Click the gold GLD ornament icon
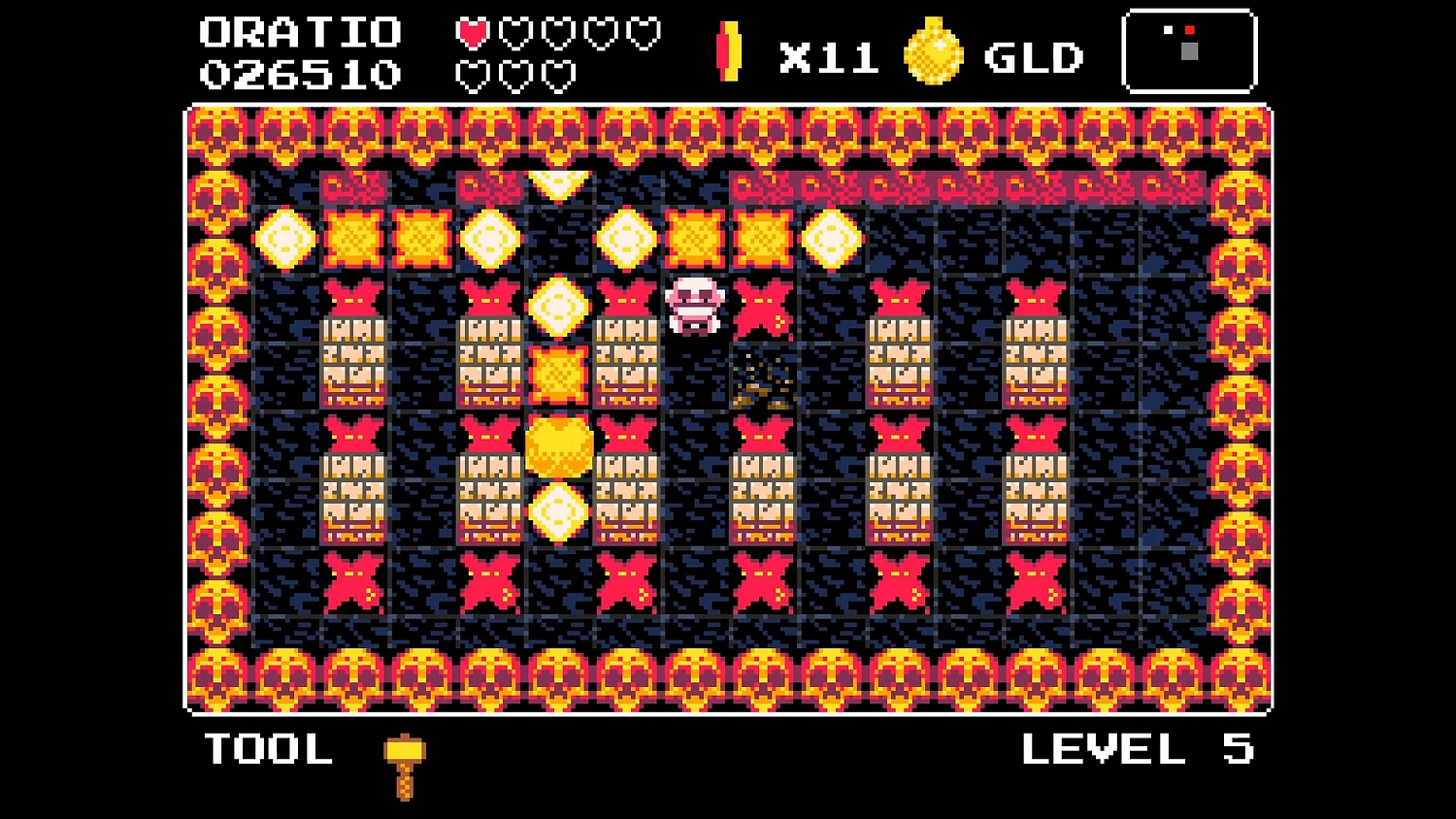Image resolution: width=1456 pixels, height=819 pixels. (x=932, y=53)
